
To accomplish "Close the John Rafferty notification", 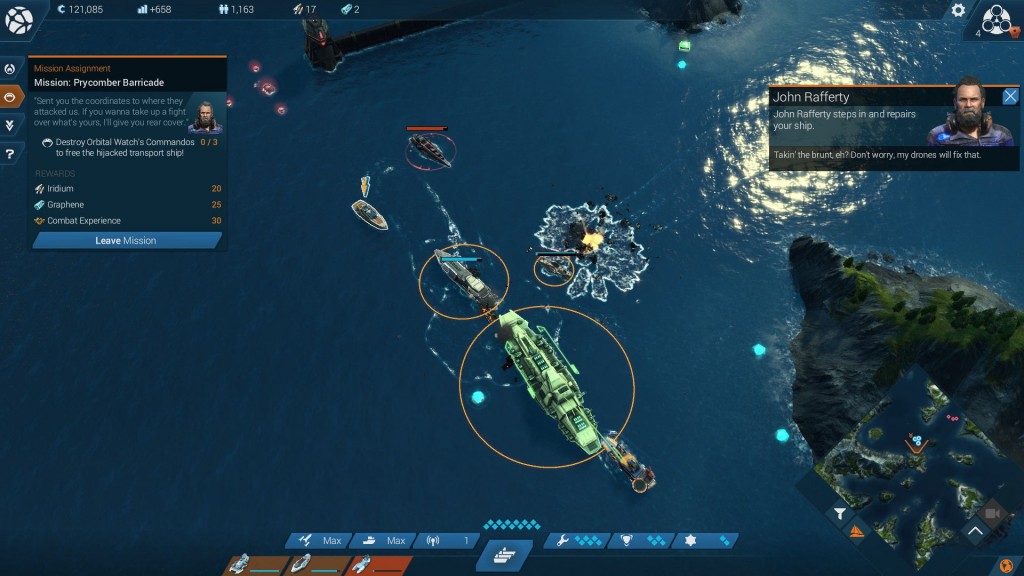I will [x=1010, y=97].
